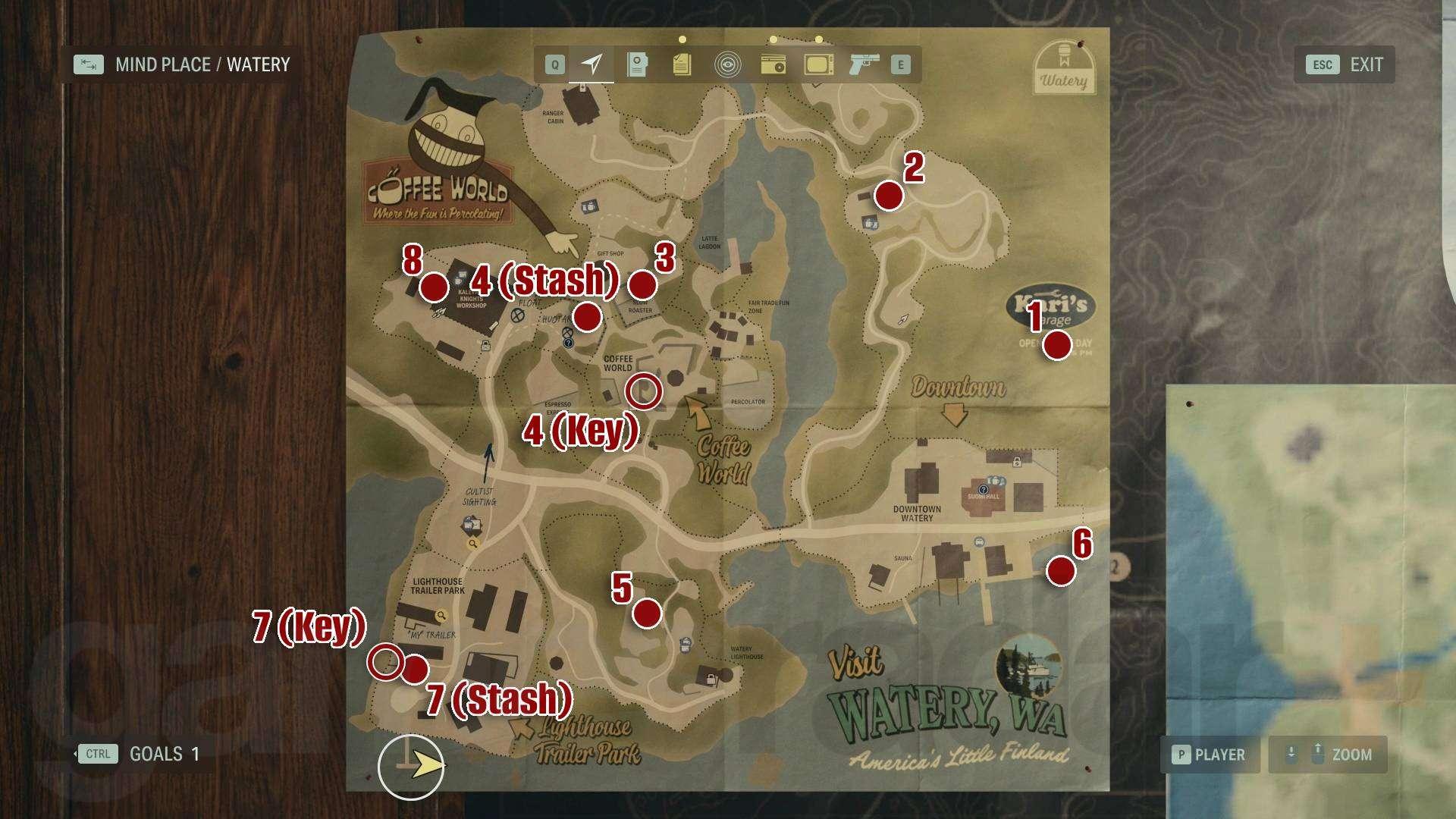The height and width of the screenshot is (819, 1456).
Task: Click the Mind Place / Watery back label
Action: coord(182,65)
